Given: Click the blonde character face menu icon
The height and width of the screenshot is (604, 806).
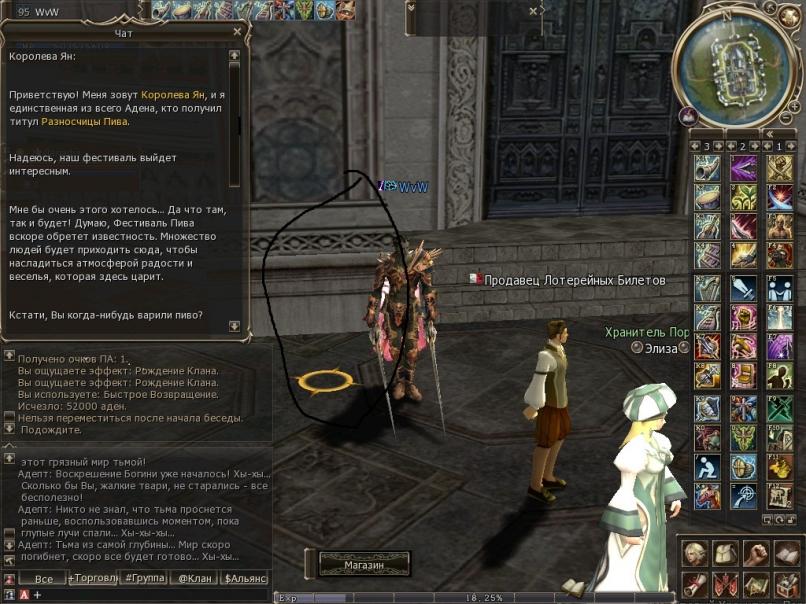Looking at the screenshot, I should pyautogui.click(x=695, y=553).
